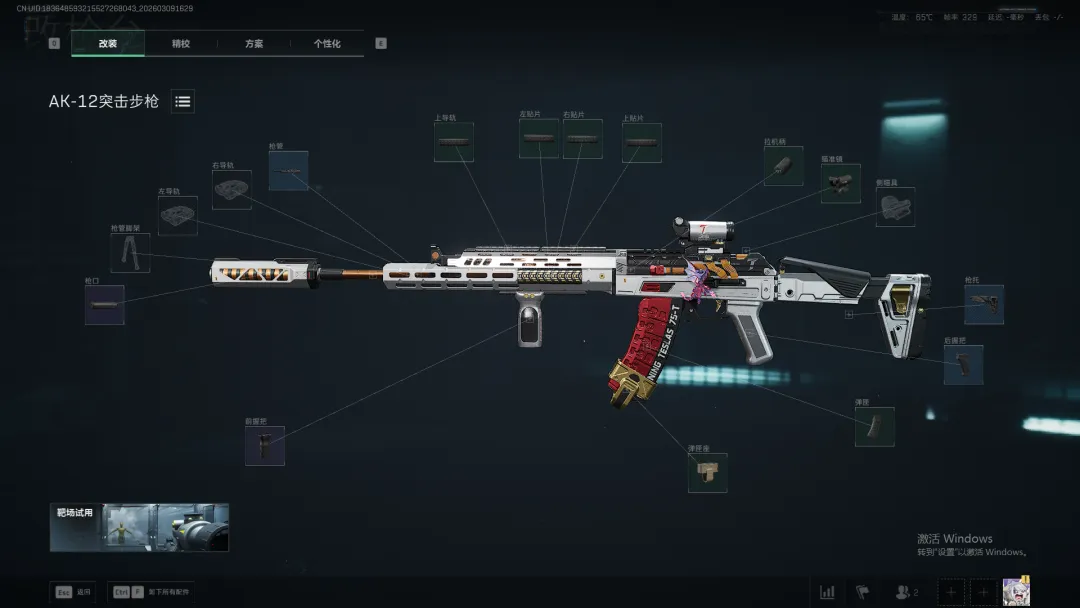Choose the 枪托 stock slot

click(x=984, y=305)
